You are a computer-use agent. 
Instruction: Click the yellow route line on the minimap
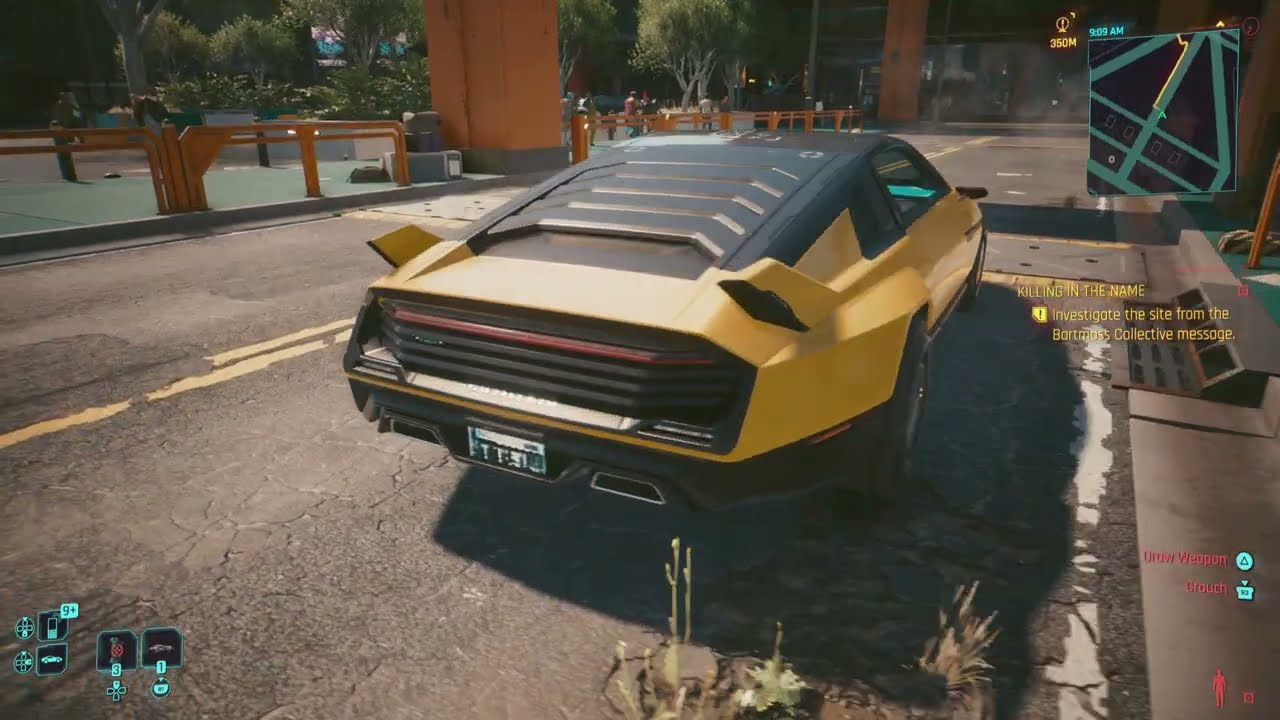pos(1172,70)
